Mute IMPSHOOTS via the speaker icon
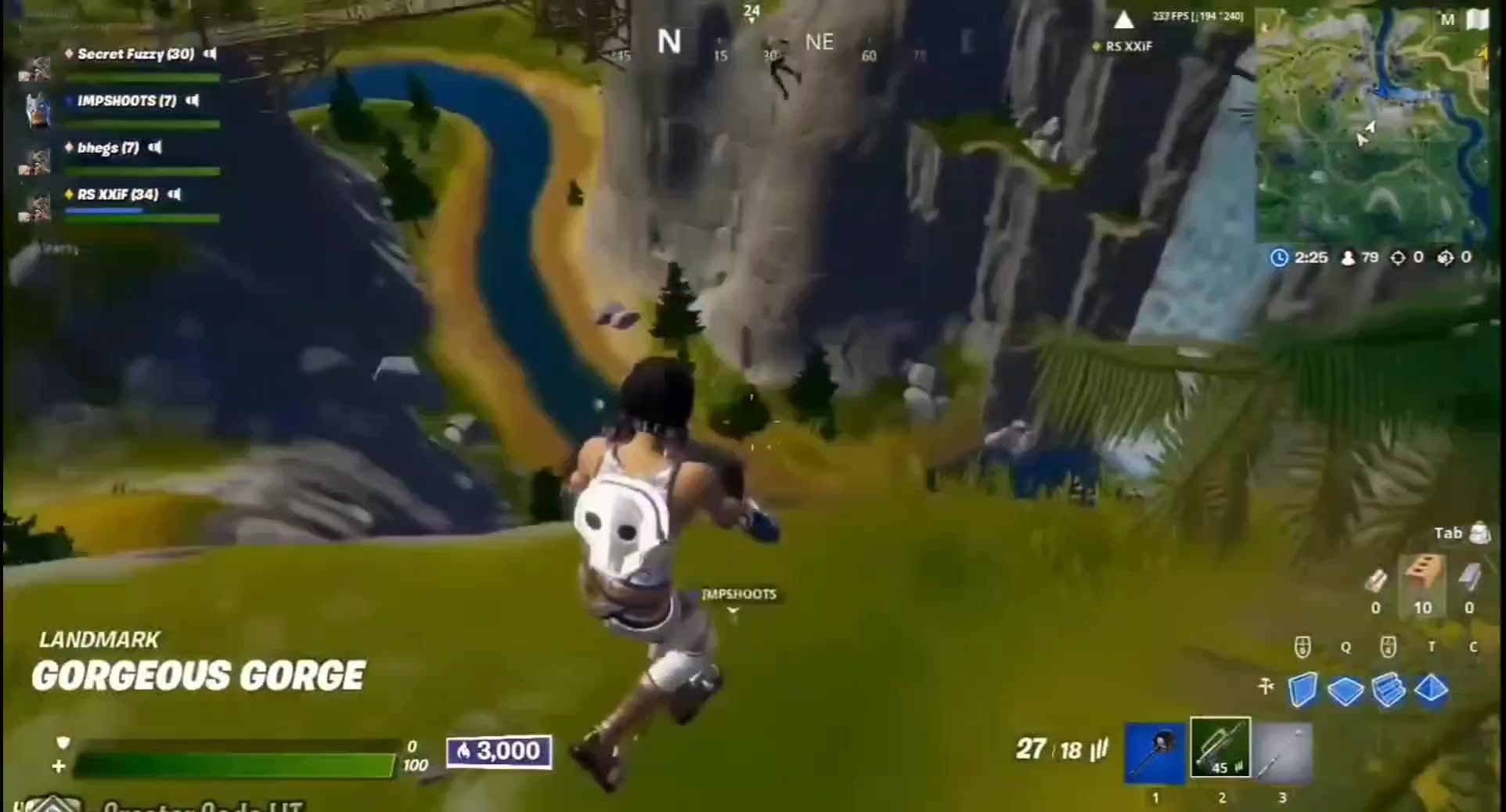The height and width of the screenshot is (812, 1506). click(x=193, y=101)
